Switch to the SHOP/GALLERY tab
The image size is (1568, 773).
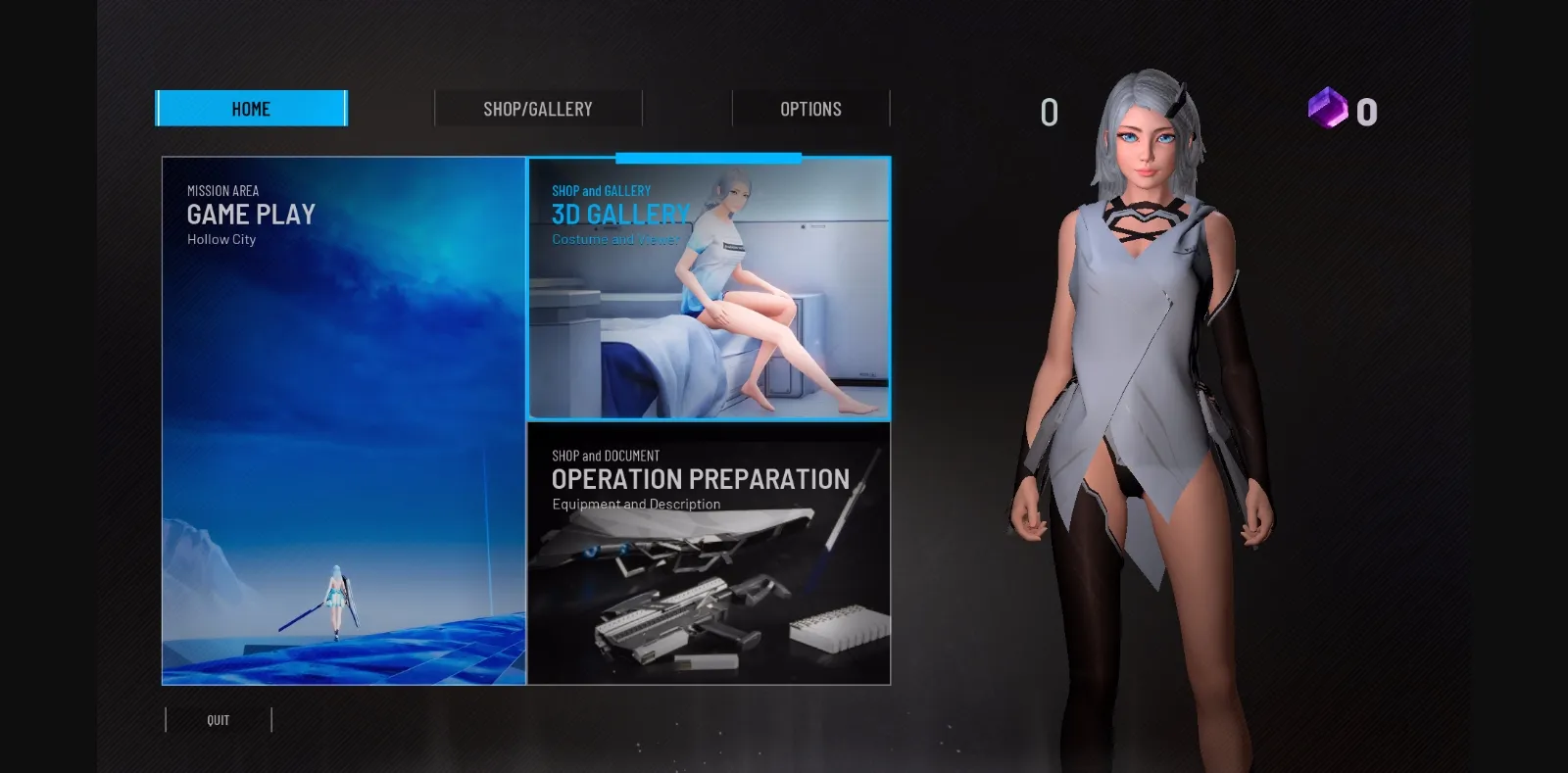(538, 108)
